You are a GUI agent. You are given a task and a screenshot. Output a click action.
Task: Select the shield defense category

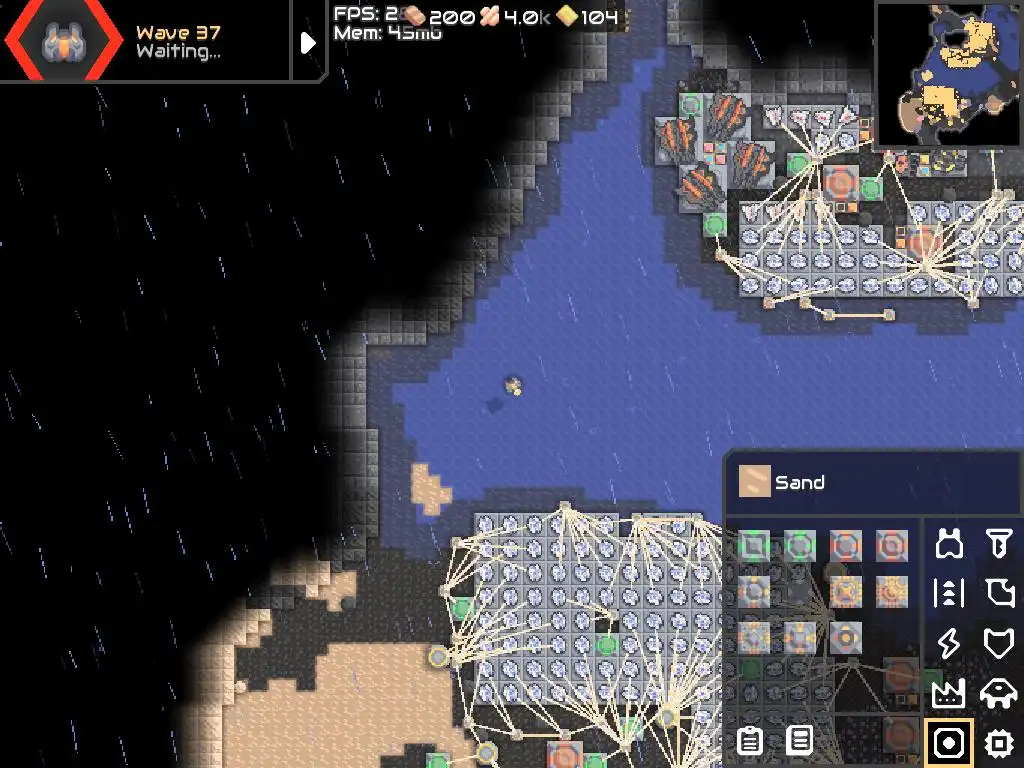(998, 643)
